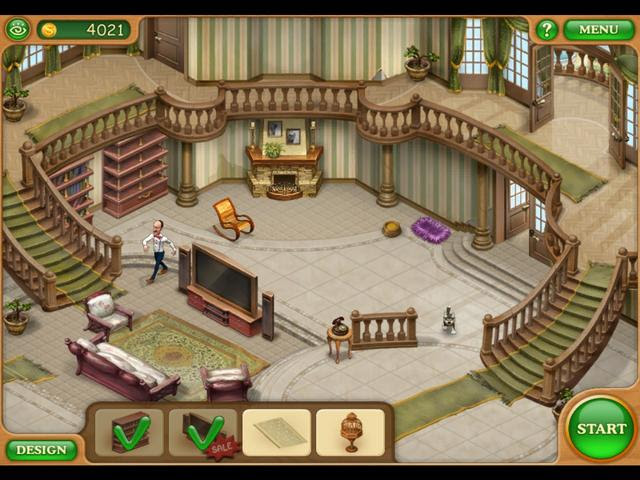This screenshot has width=640, height=480.
Task: Pick the carpet item slot
Action: [276, 432]
